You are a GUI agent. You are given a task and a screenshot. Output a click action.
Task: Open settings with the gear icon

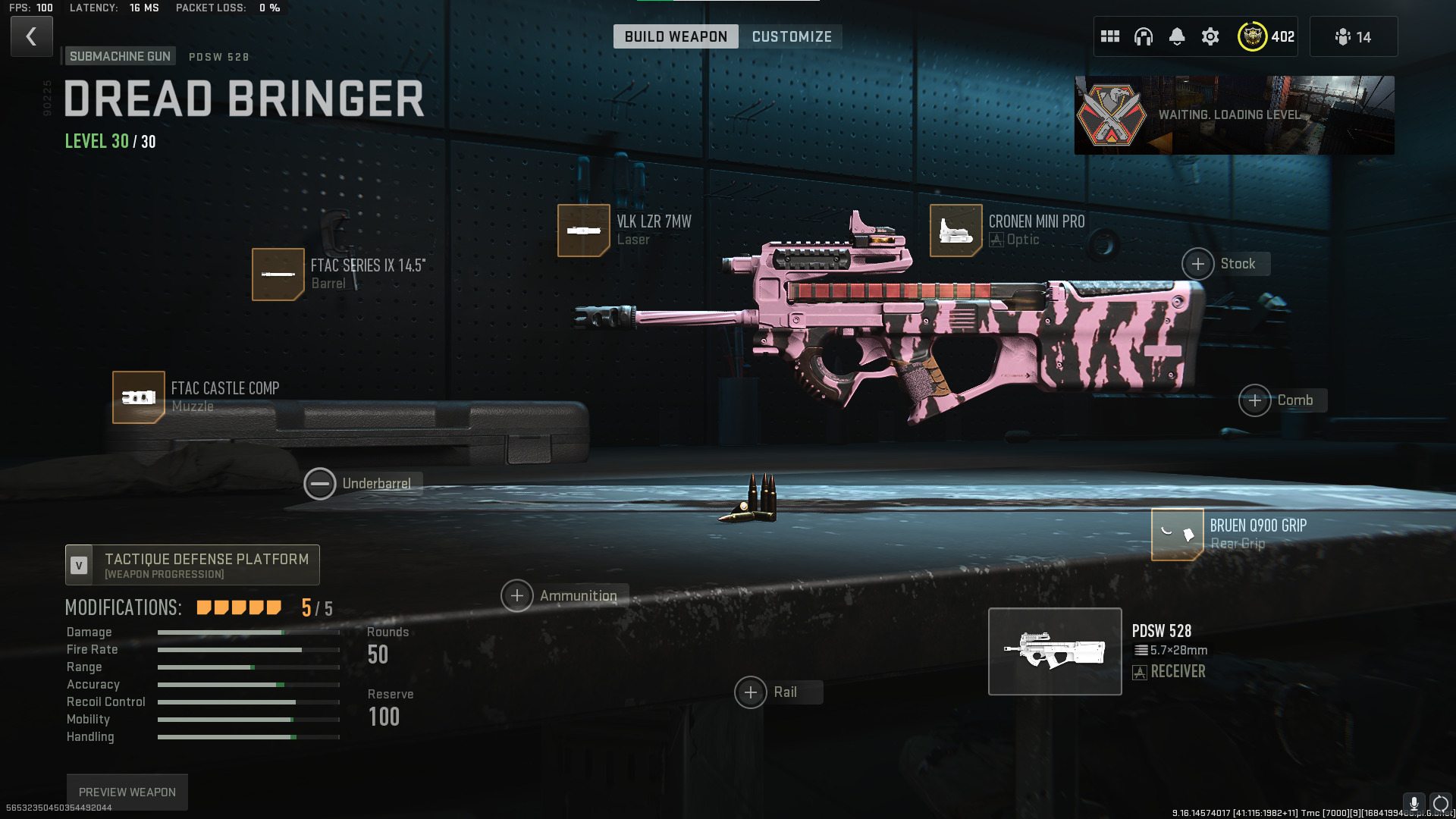[1210, 36]
